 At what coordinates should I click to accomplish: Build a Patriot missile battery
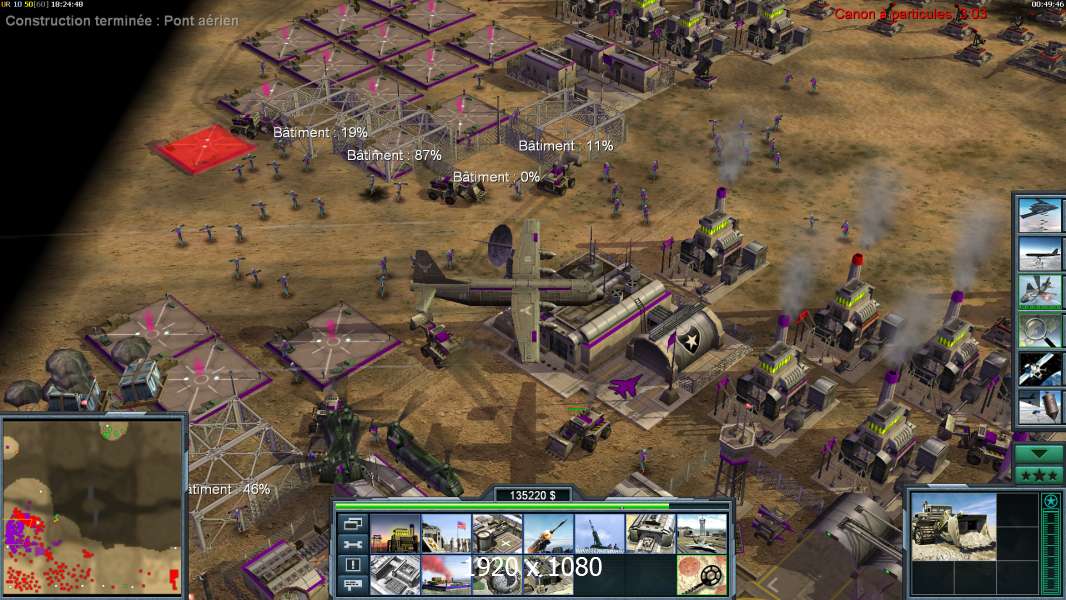point(548,534)
